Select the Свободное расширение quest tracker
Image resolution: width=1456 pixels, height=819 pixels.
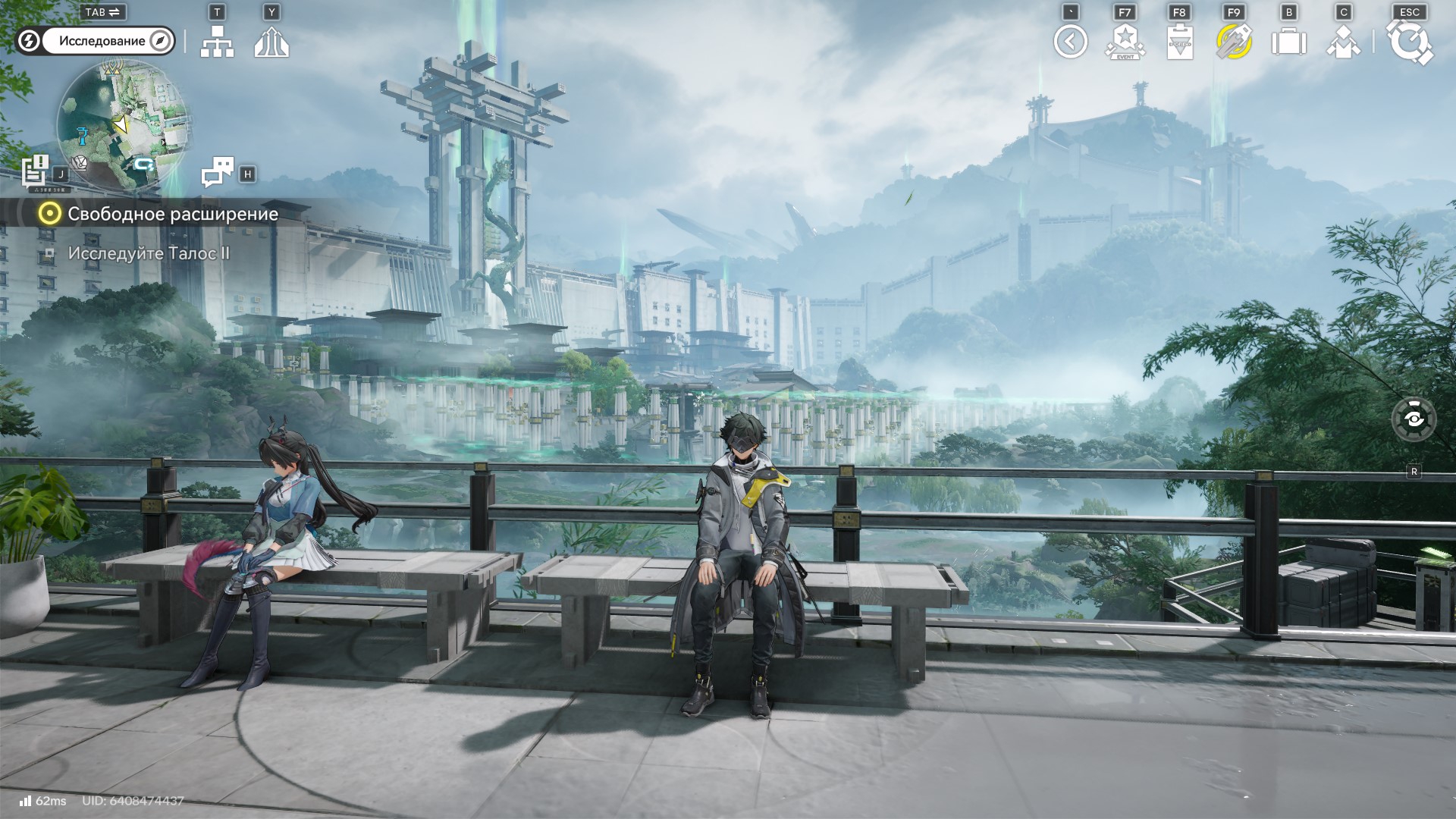click(x=172, y=214)
